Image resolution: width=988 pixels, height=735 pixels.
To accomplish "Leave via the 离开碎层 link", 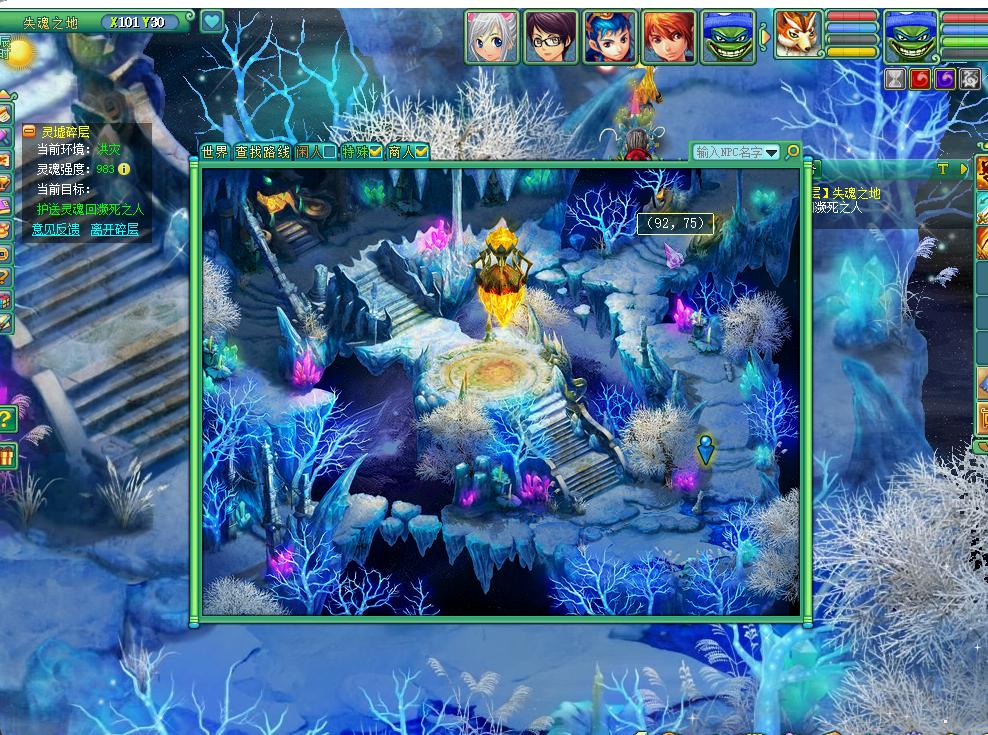I will point(114,229).
